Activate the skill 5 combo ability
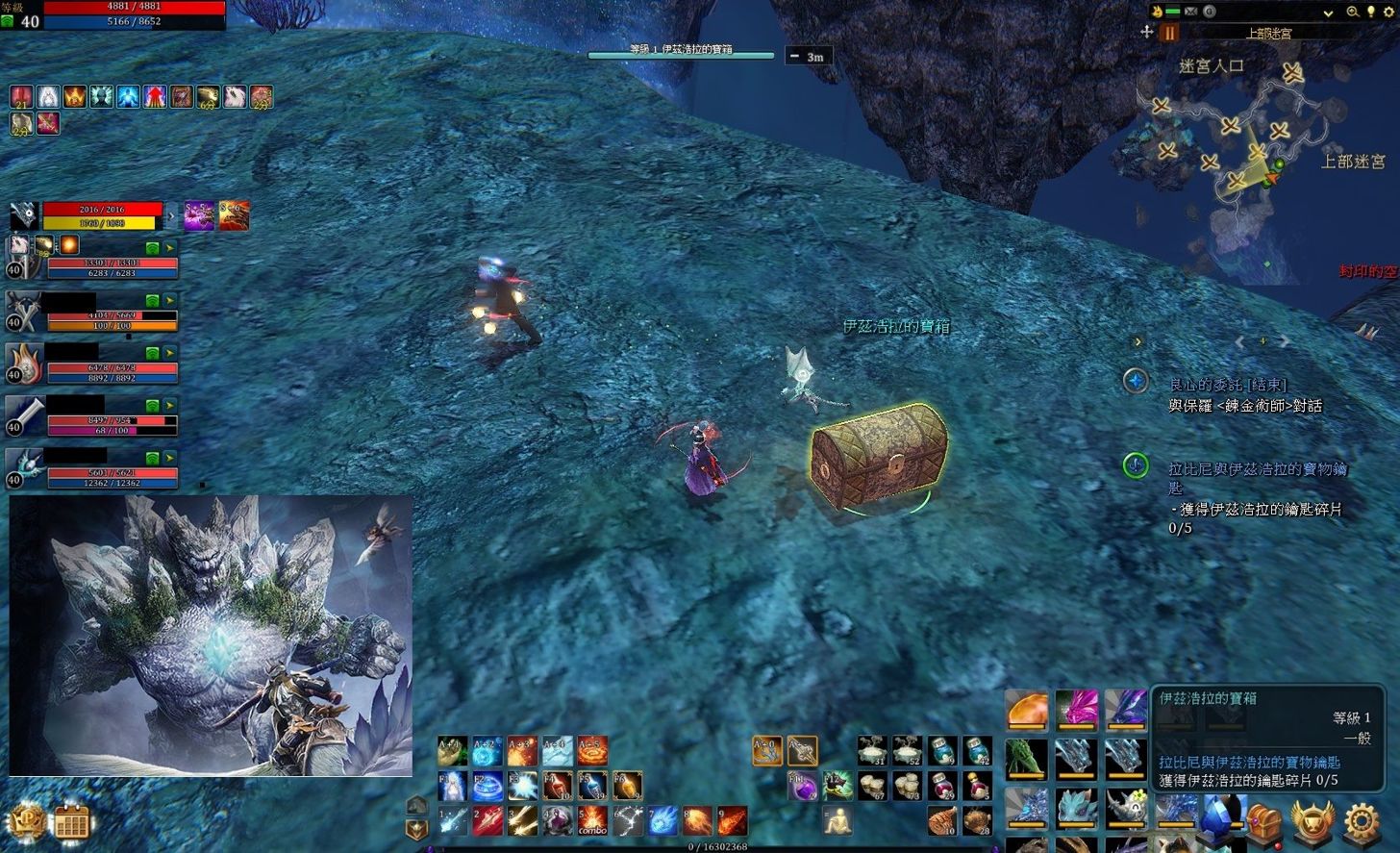Image resolution: width=1400 pixels, height=853 pixels. (x=592, y=820)
